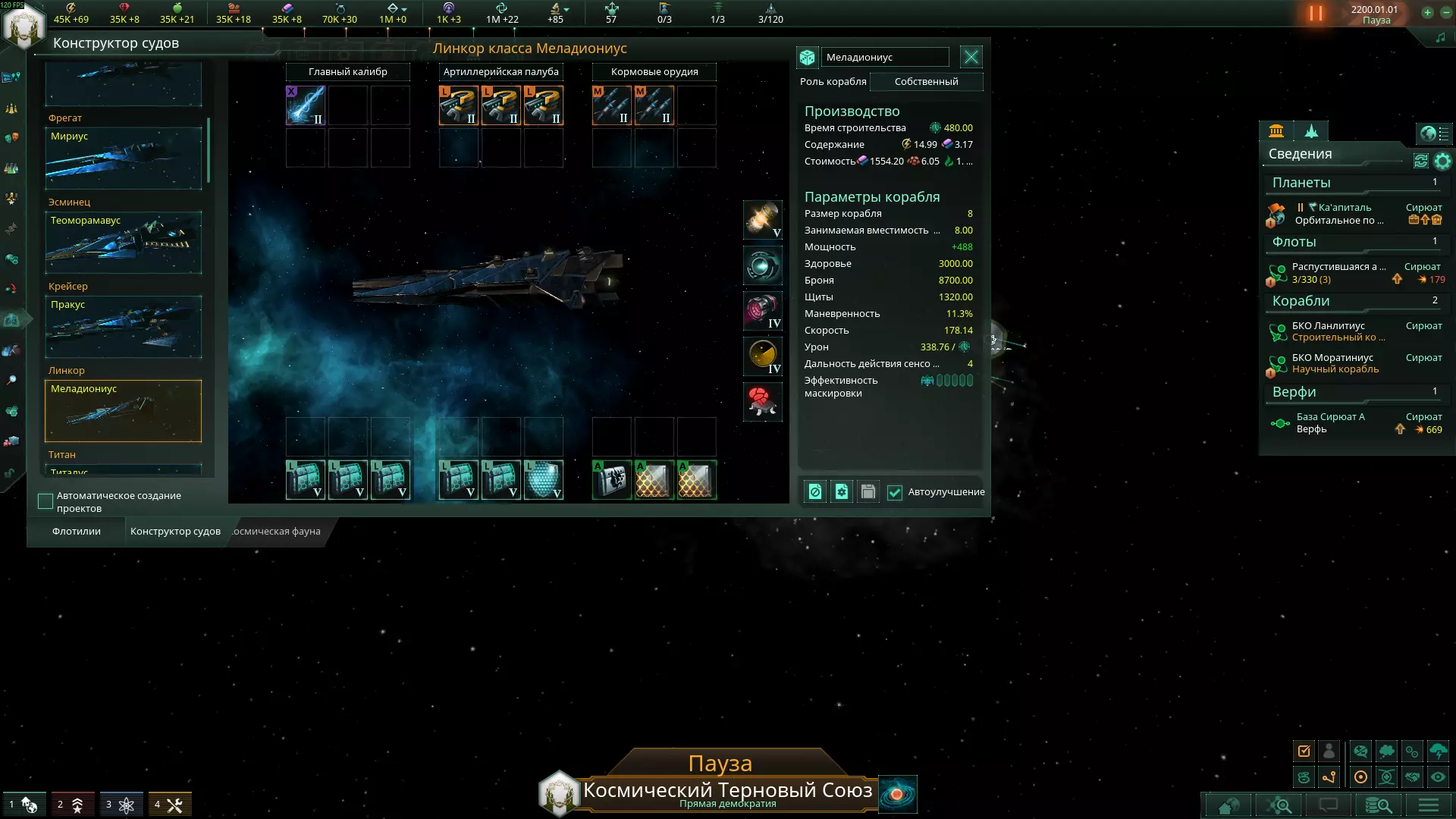The width and height of the screenshot is (1456, 819).
Task: Edit the ship design name field
Action: coord(884,57)
